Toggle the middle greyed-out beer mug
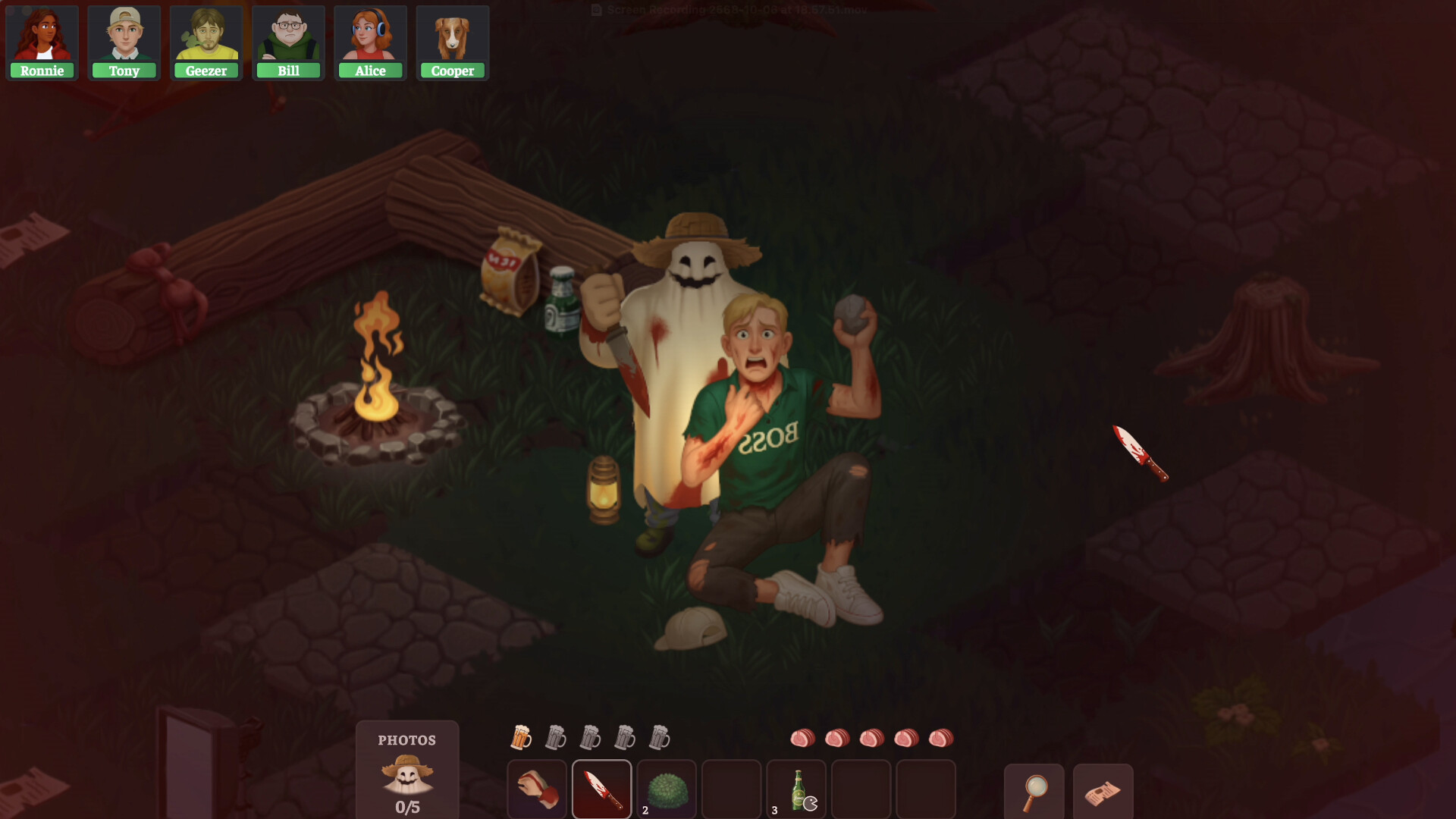This screenshot has height=819, width=1456. click(x=591, y=736)
